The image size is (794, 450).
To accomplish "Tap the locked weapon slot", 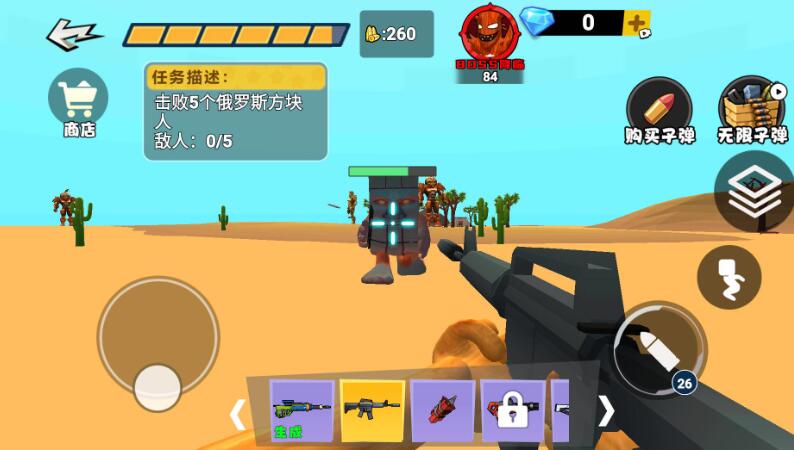I will click(513, 410).
